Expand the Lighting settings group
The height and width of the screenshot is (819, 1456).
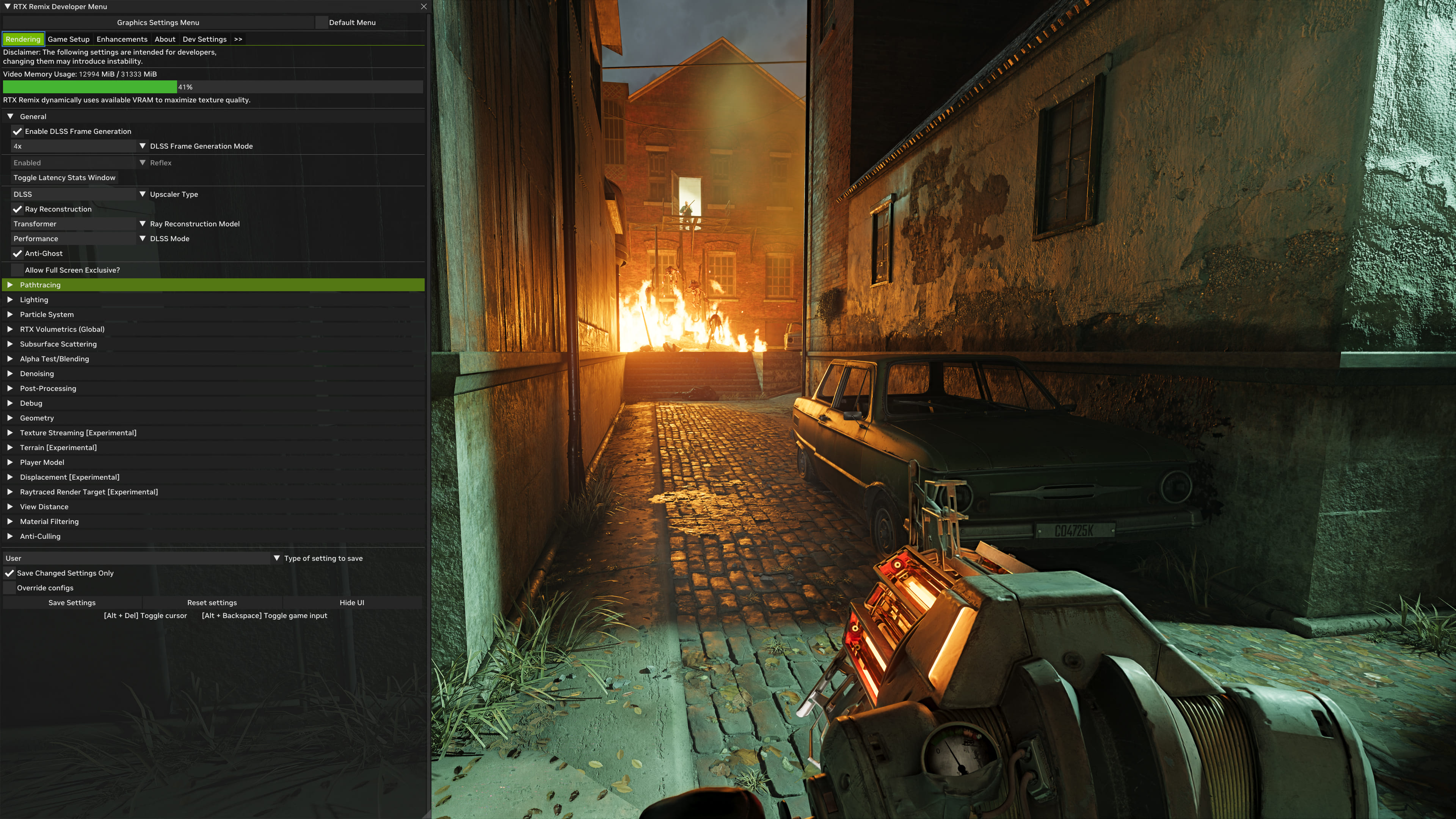click(34, 300)
